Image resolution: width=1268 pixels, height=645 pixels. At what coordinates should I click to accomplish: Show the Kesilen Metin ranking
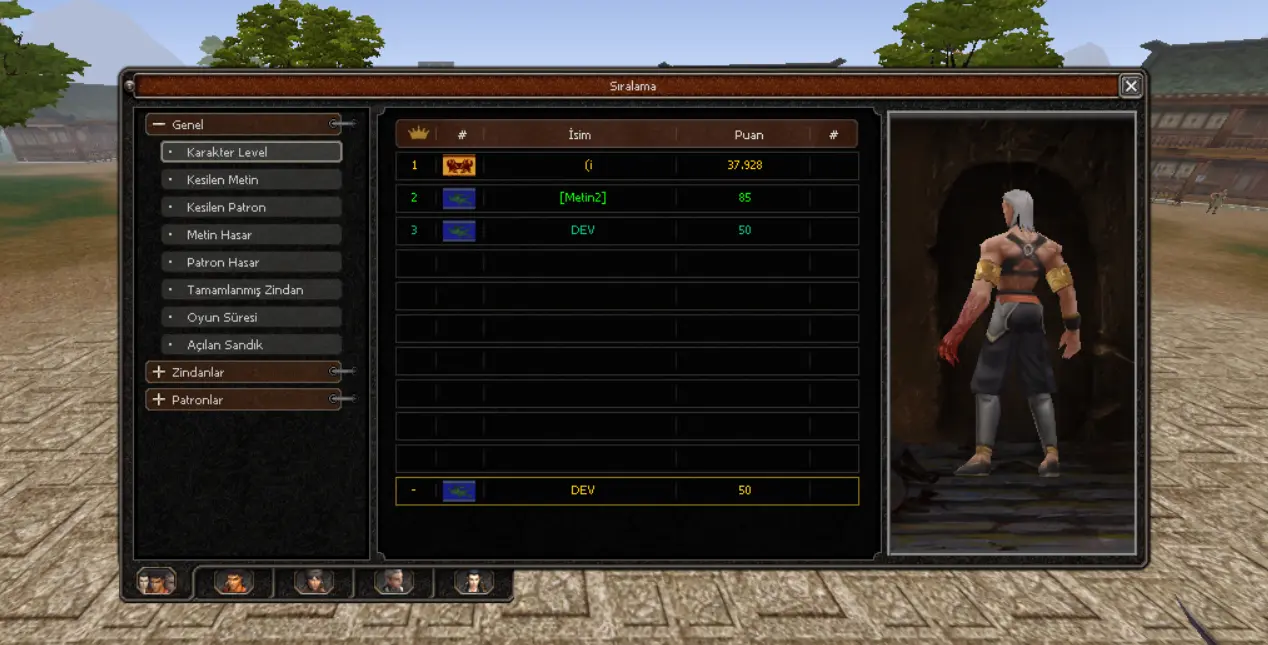pos(251,180)
